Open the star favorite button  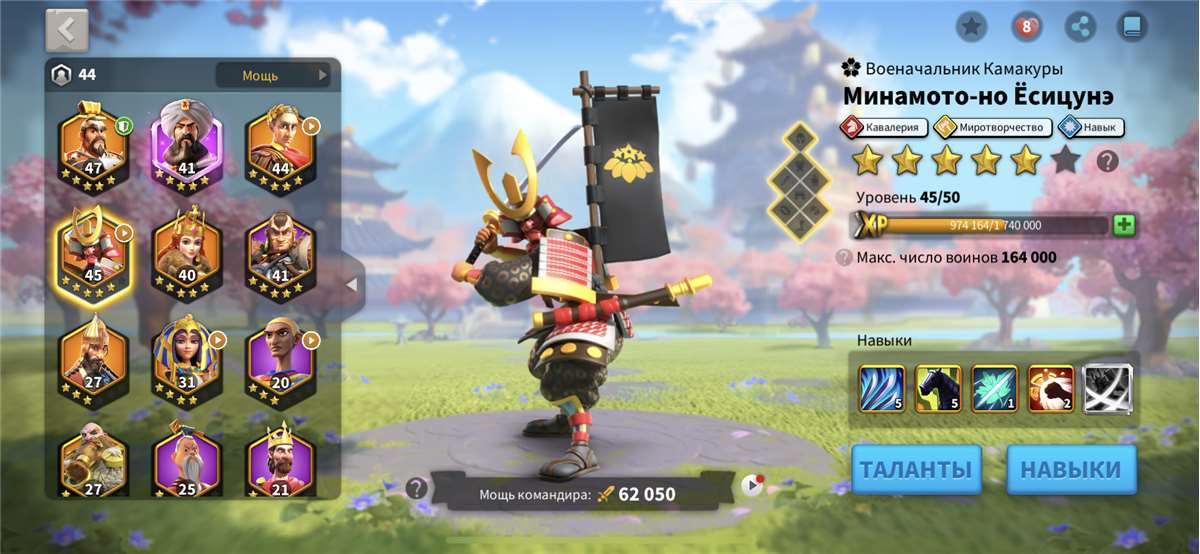971,27
